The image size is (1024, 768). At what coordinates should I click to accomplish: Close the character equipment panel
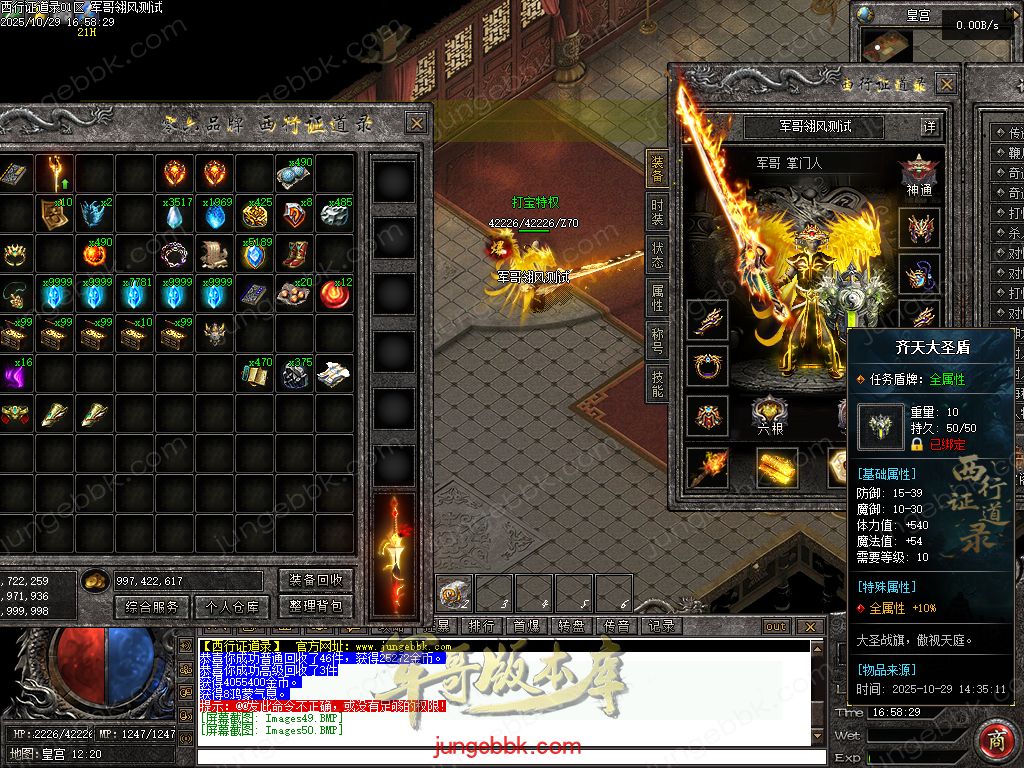pos(946,84)
